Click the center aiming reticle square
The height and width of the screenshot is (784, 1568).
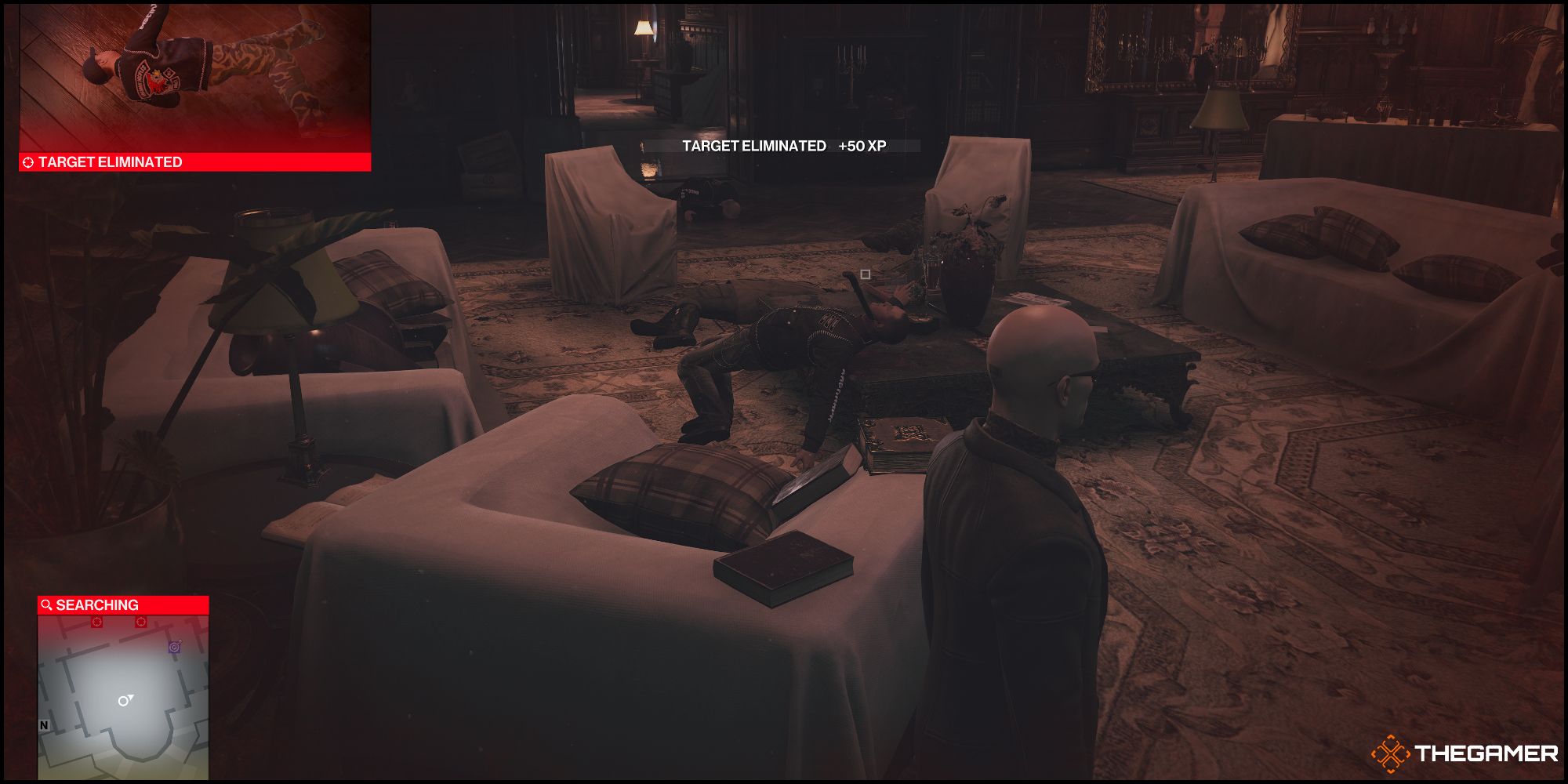pos(866,275)
